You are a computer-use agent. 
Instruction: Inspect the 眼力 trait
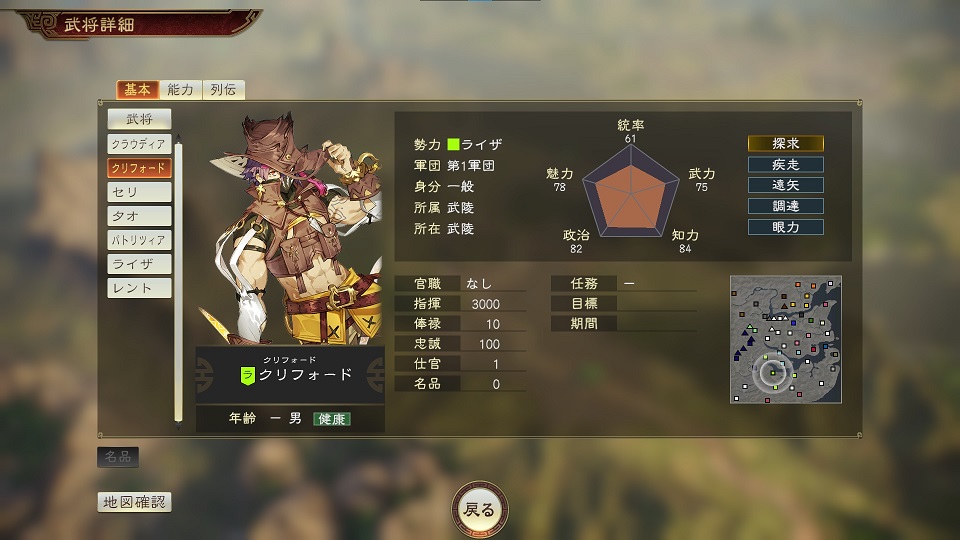pyautogui.click(x=786, y=227)
